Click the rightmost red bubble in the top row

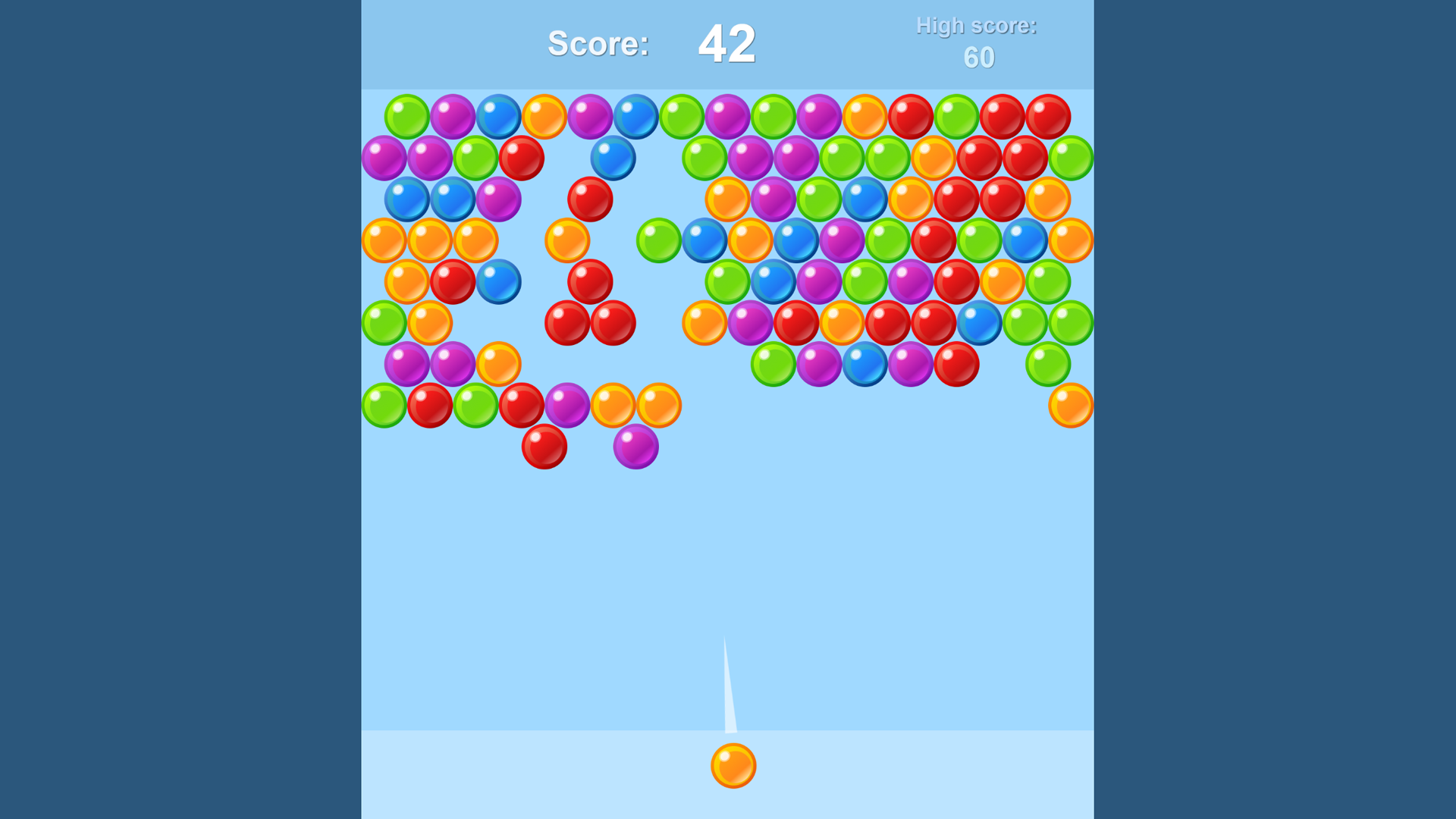tap(1047, 114)
